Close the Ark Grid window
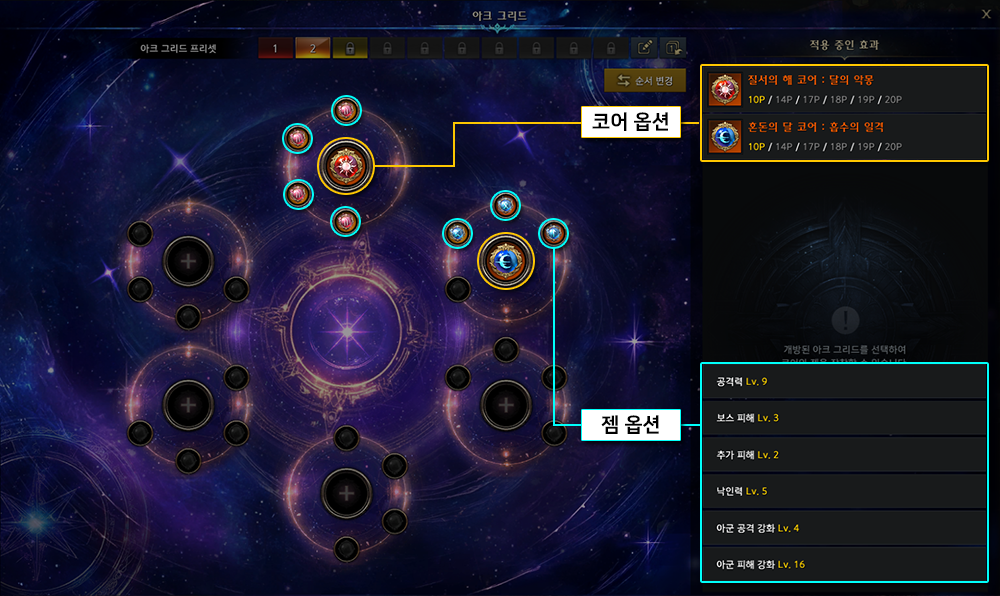Screen dimensions: 1000x596 coord(985,14)
